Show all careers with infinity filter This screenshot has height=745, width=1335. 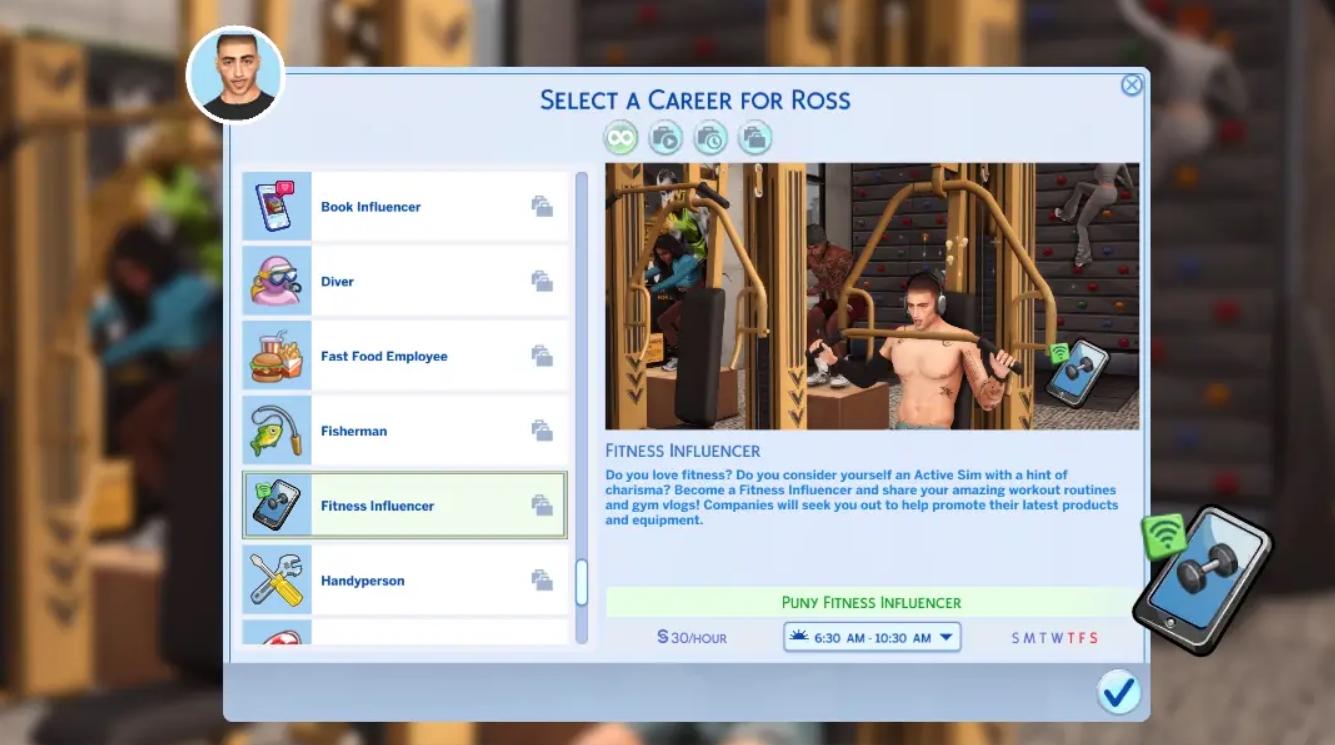(620, 138)
